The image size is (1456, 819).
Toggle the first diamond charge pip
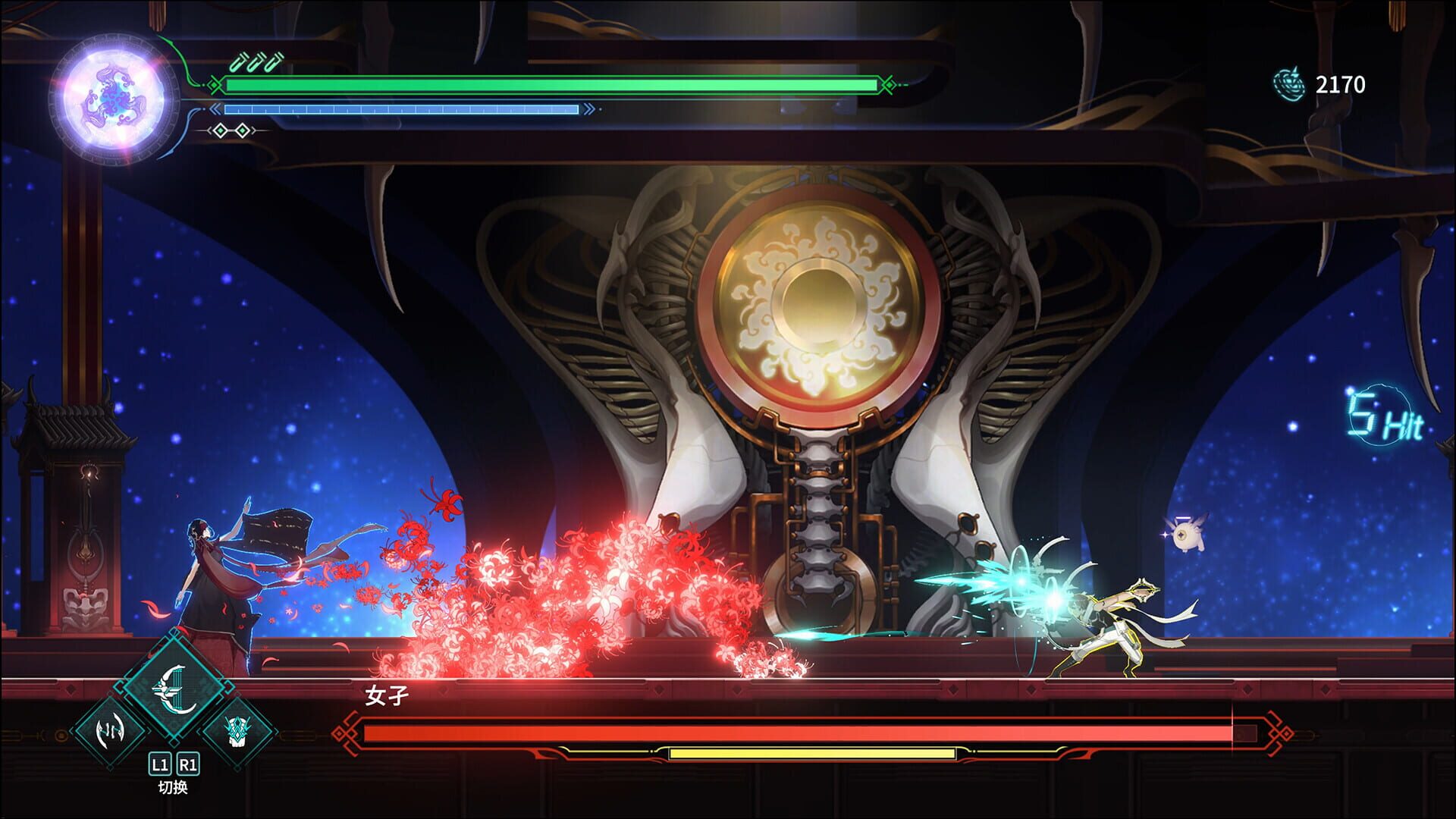(x=221, y=130)
